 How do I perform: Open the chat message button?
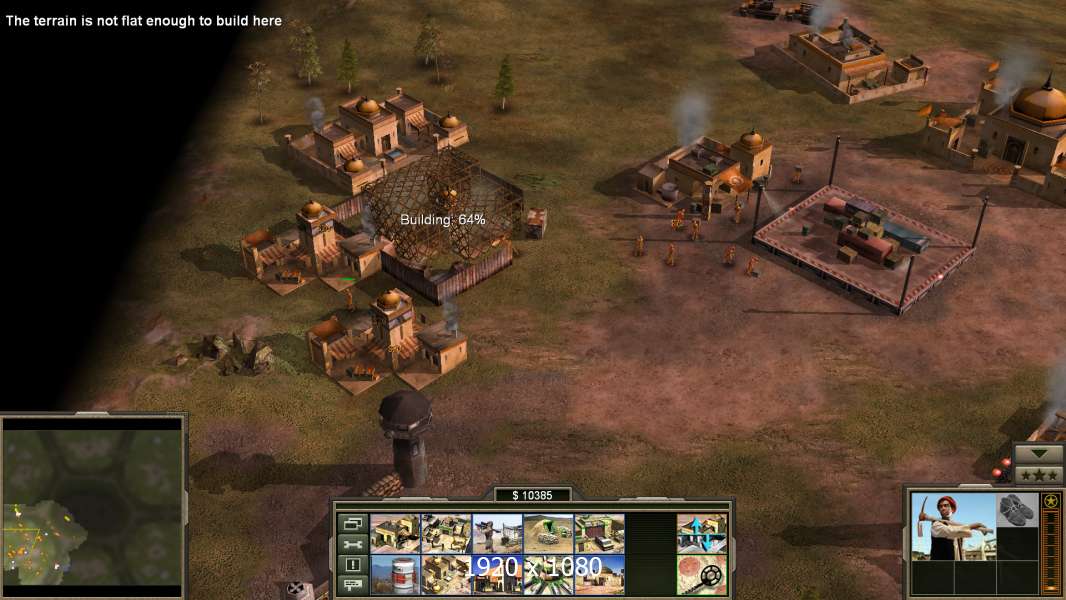click(x=351, y=584)
